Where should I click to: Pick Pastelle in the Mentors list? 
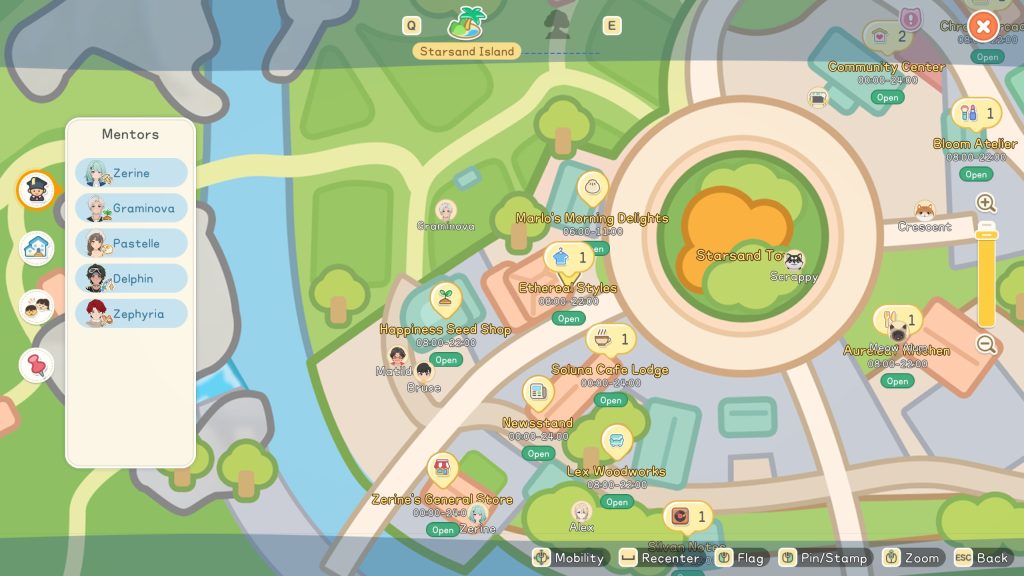tap(131, 243)
